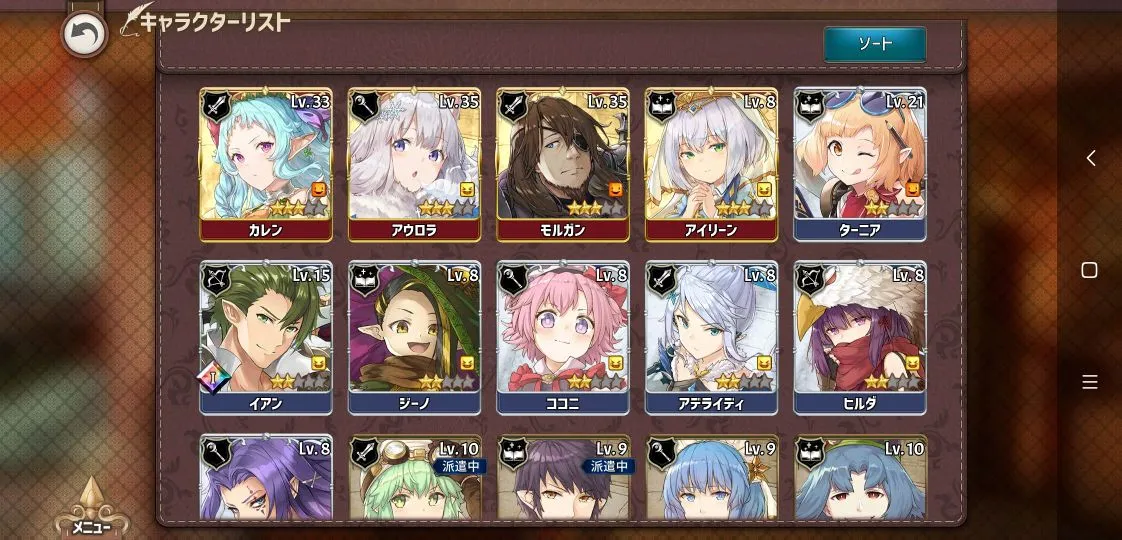Open the ソート sort button
Image resolution: width=1122 pixels, height=540 pixels.
click(875, 44)
